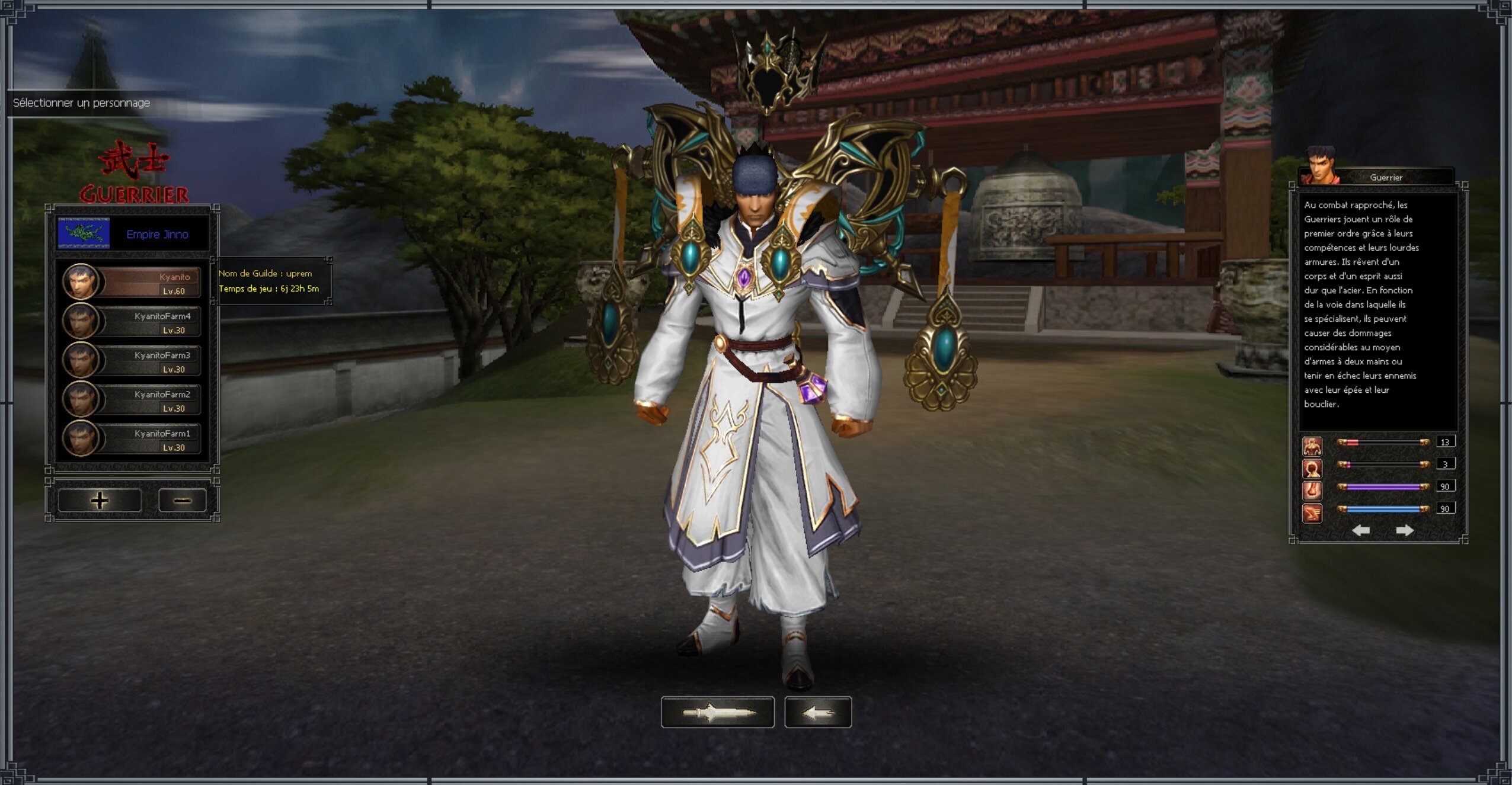This screenshot has height=785, width=1512.
Task: Choose the KyanitoFarm4 character row
Action: (x=132, y=322)
